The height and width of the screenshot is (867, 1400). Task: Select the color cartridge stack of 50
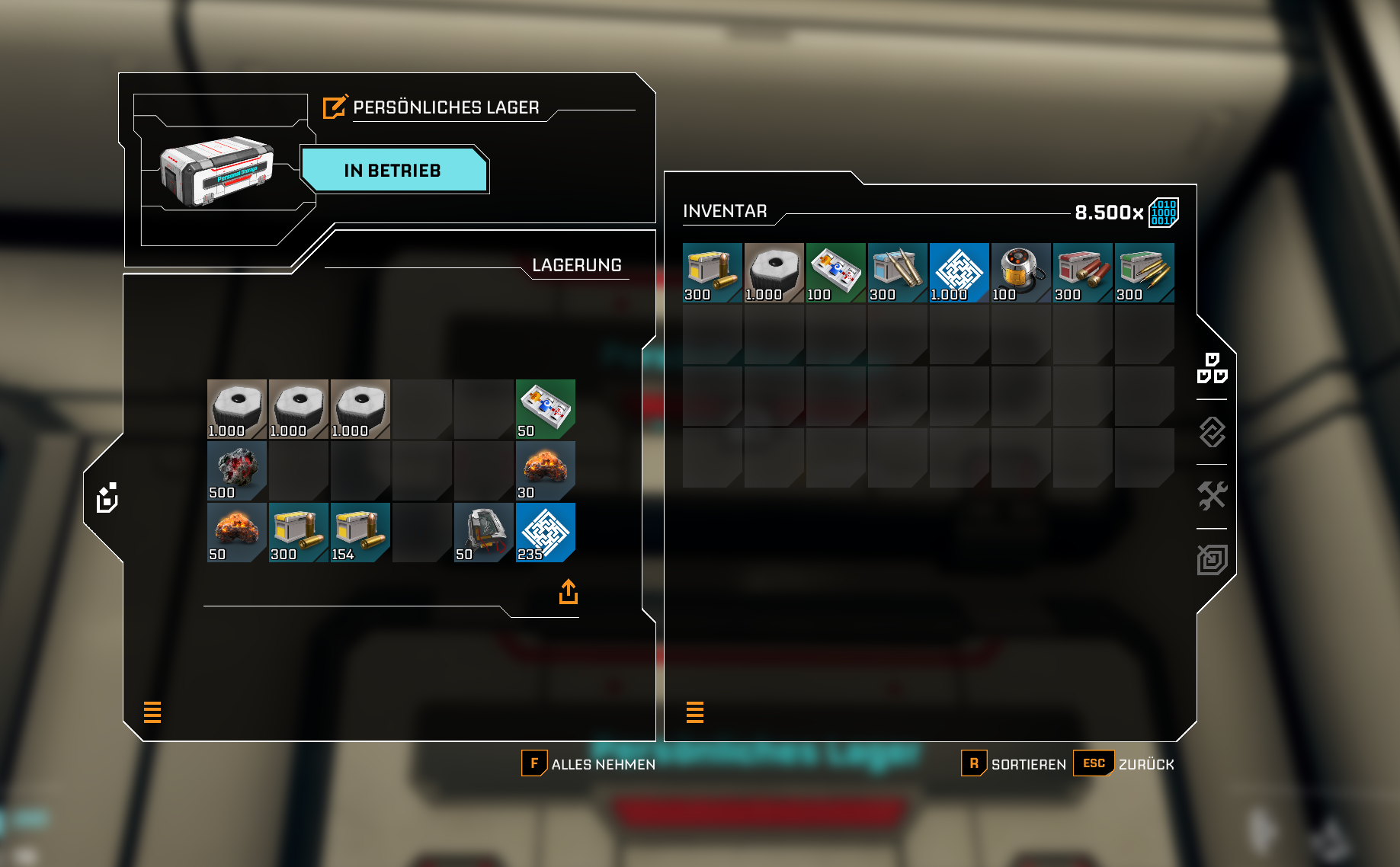[x=546, y=409]
